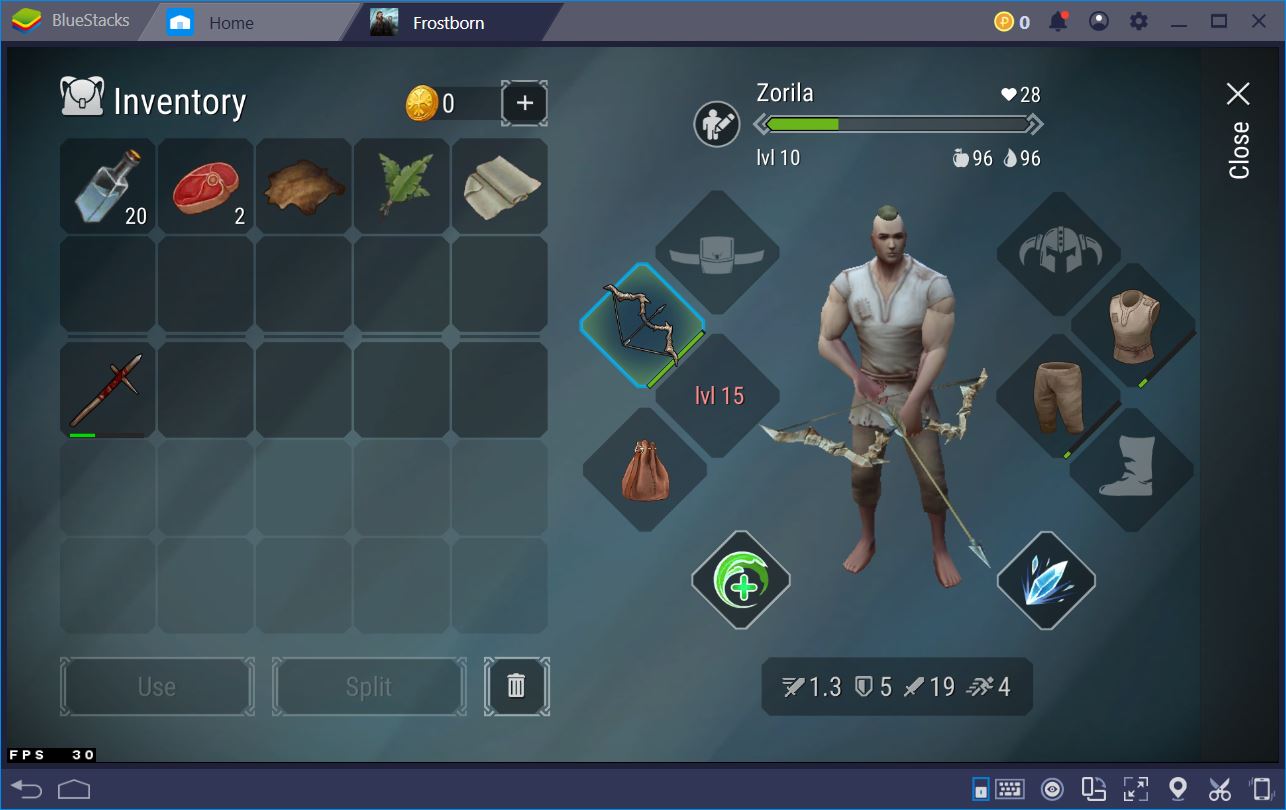Pick the animal hide item
The image size is (1286, 810).
click(304, 186)
